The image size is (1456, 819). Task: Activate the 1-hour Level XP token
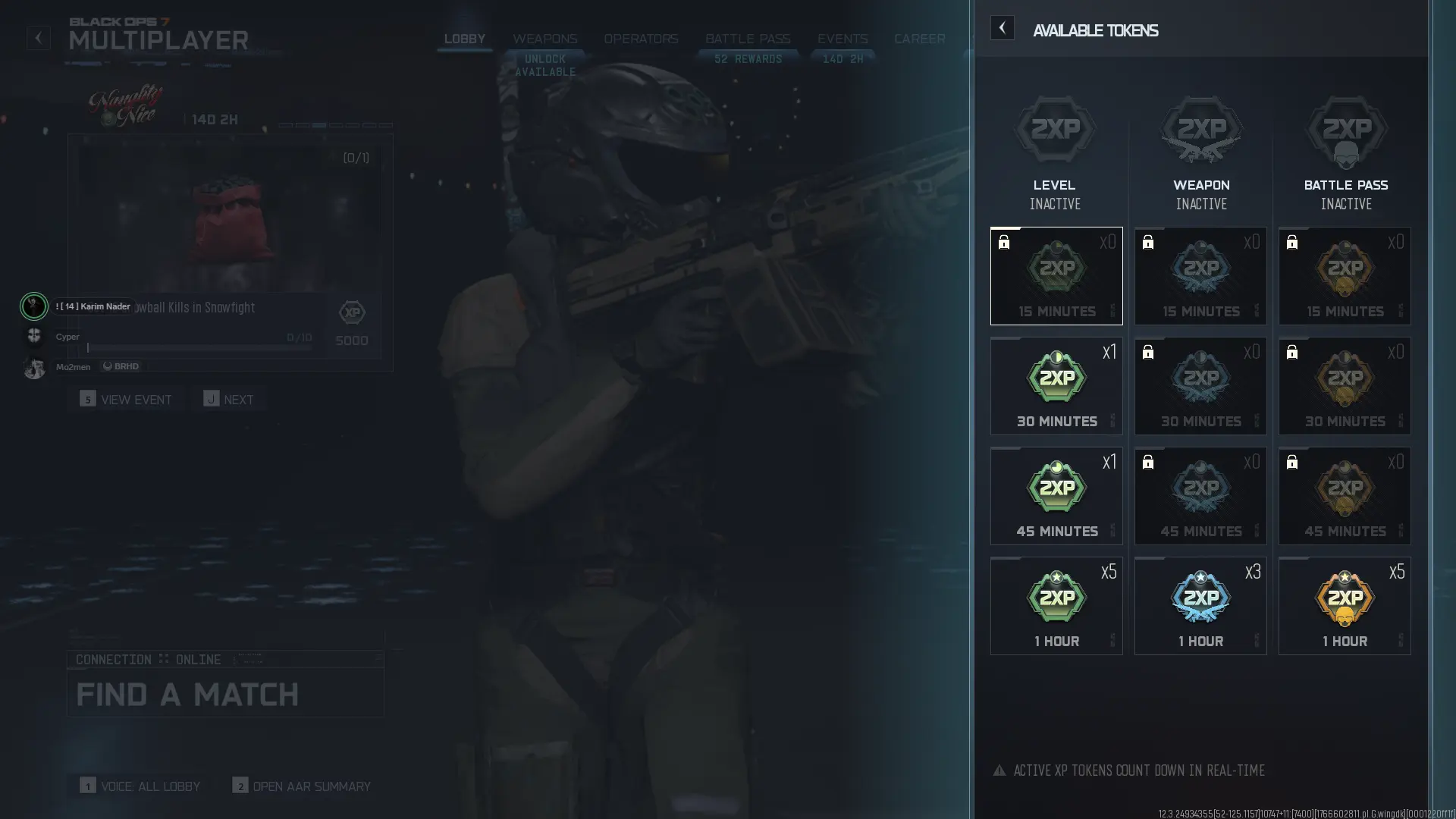1056,605
